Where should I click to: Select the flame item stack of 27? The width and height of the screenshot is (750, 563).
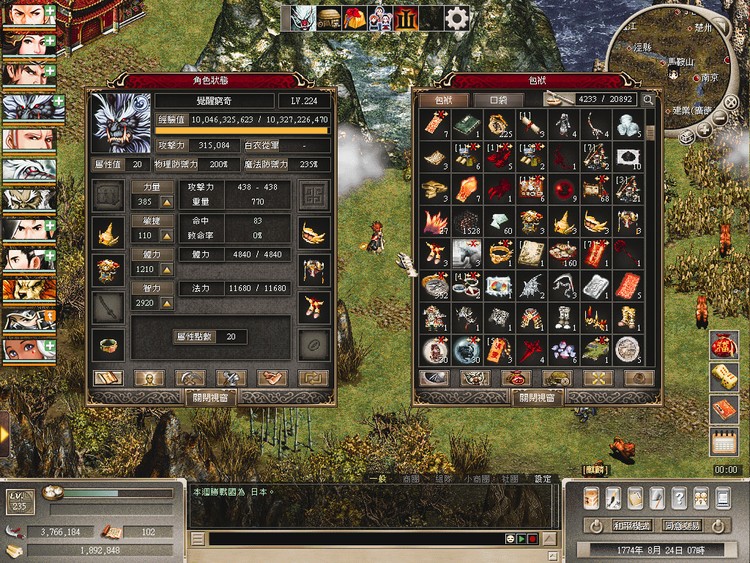433,221
